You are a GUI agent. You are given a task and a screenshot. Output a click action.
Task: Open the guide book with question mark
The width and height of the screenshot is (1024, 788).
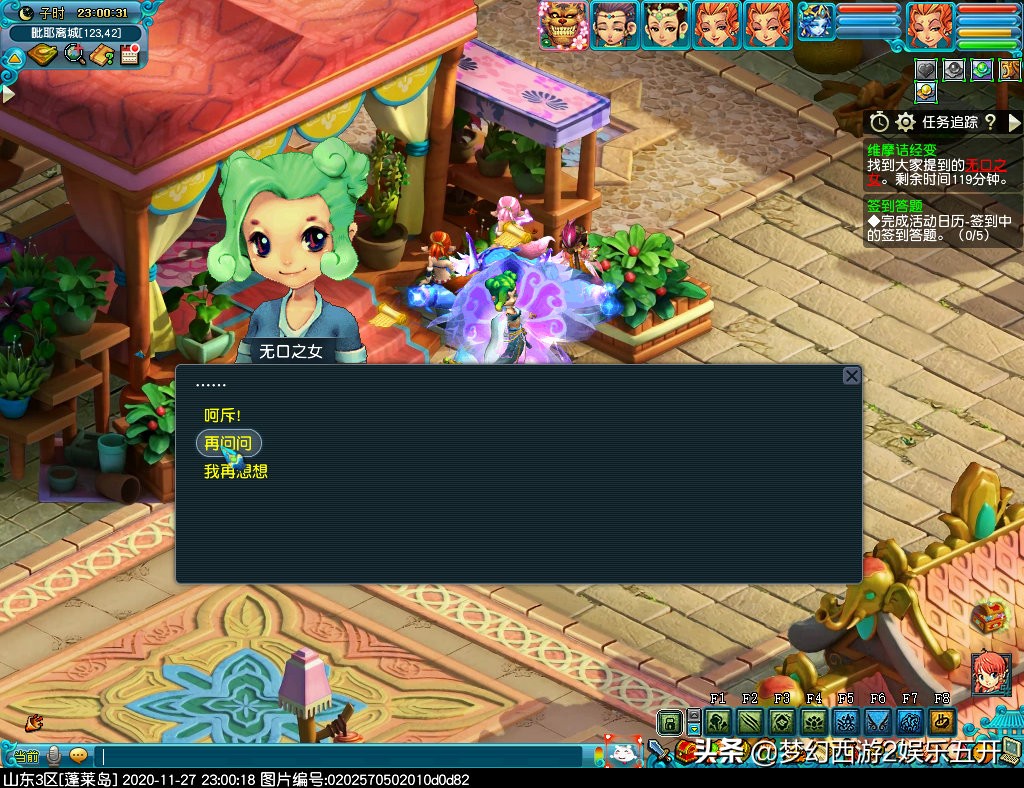[101, 54]
